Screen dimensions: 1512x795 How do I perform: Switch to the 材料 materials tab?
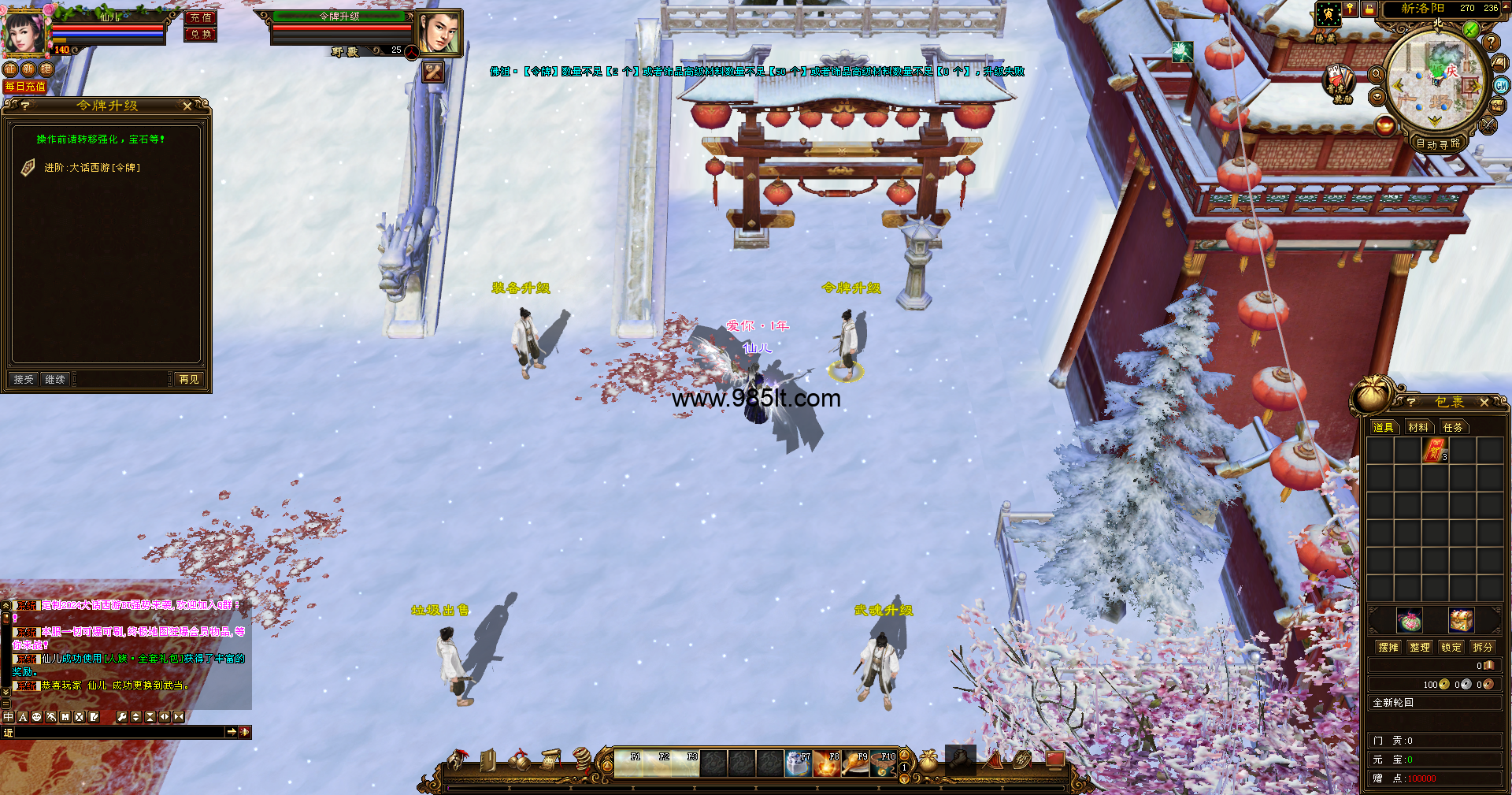point(1418,427)
